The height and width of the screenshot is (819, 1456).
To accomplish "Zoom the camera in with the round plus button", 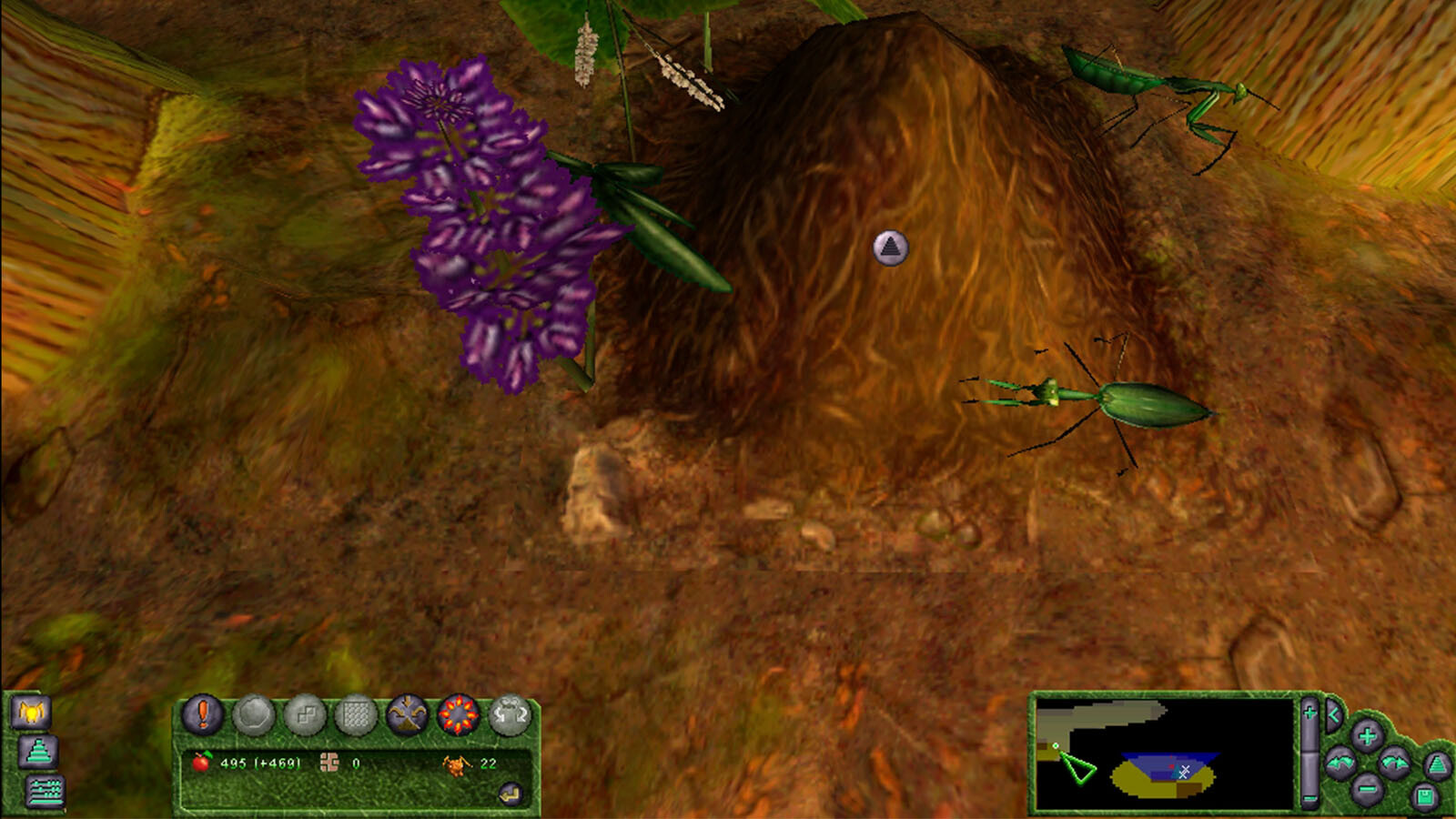I will (x=1367, y=735).
